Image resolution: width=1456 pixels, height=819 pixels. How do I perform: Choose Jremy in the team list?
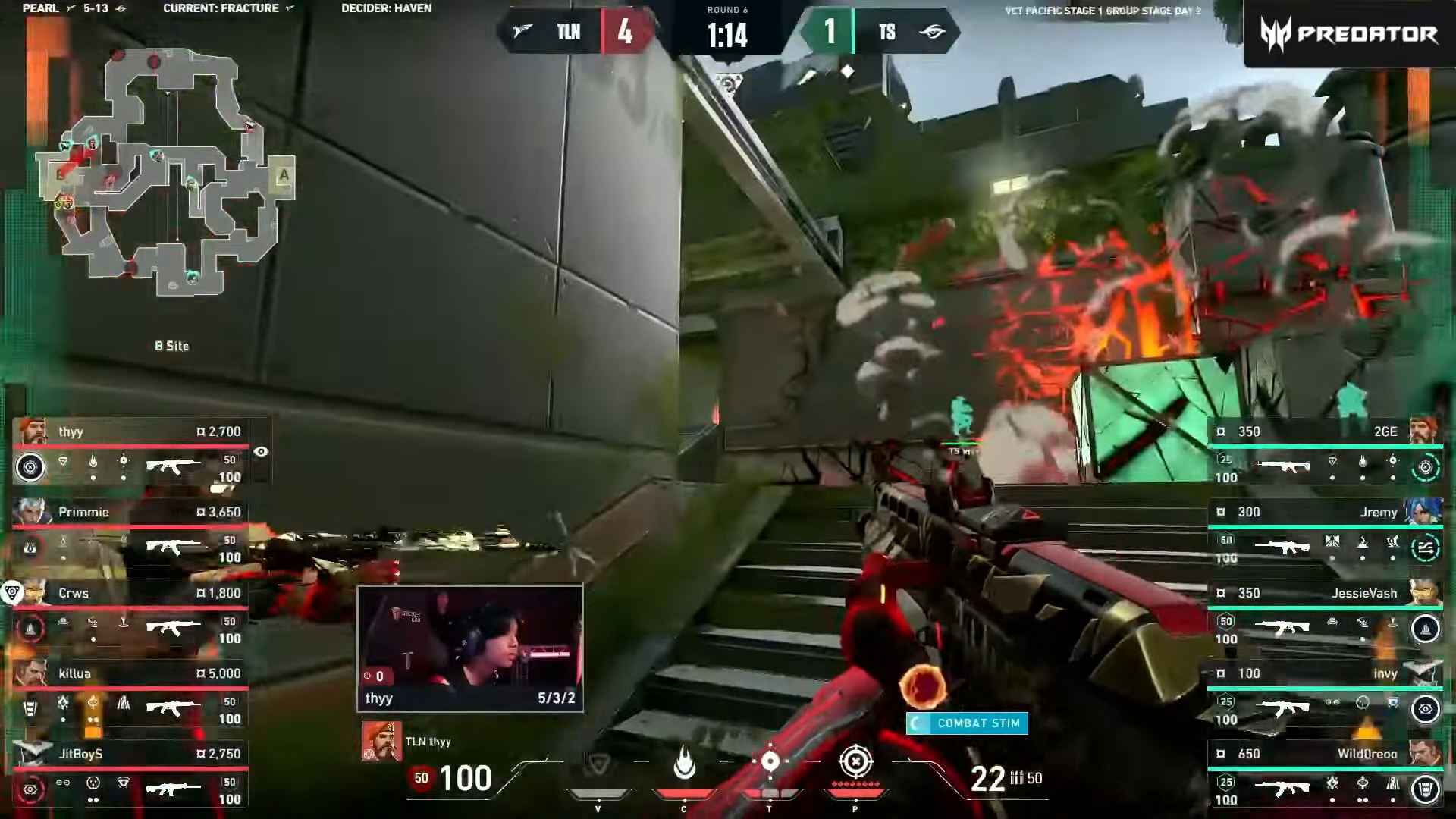[x=1324, y=534]
